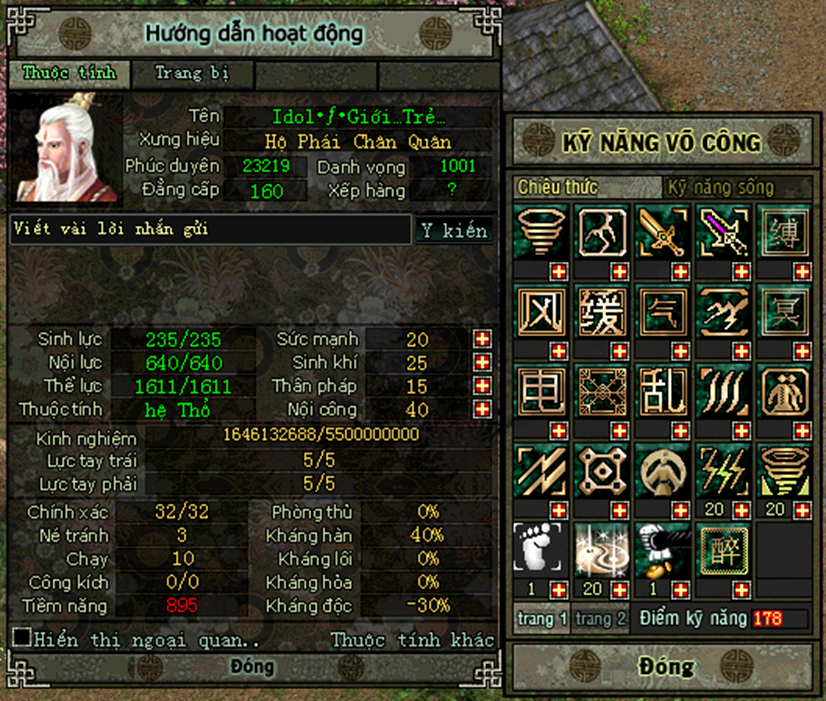This screenshot has width=826, height=701.
Task: Select the Thuộc tính tab
Action: [69, 73]
